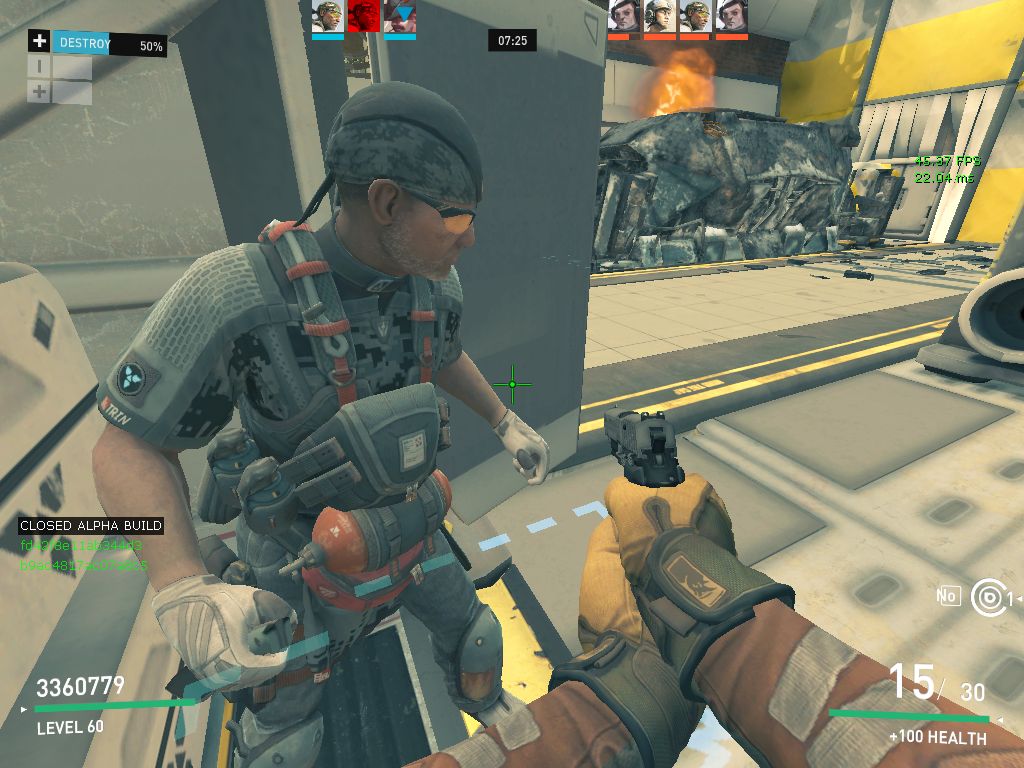Select the red-tinted teammate portrait
1024x768 pixels.
363,17
